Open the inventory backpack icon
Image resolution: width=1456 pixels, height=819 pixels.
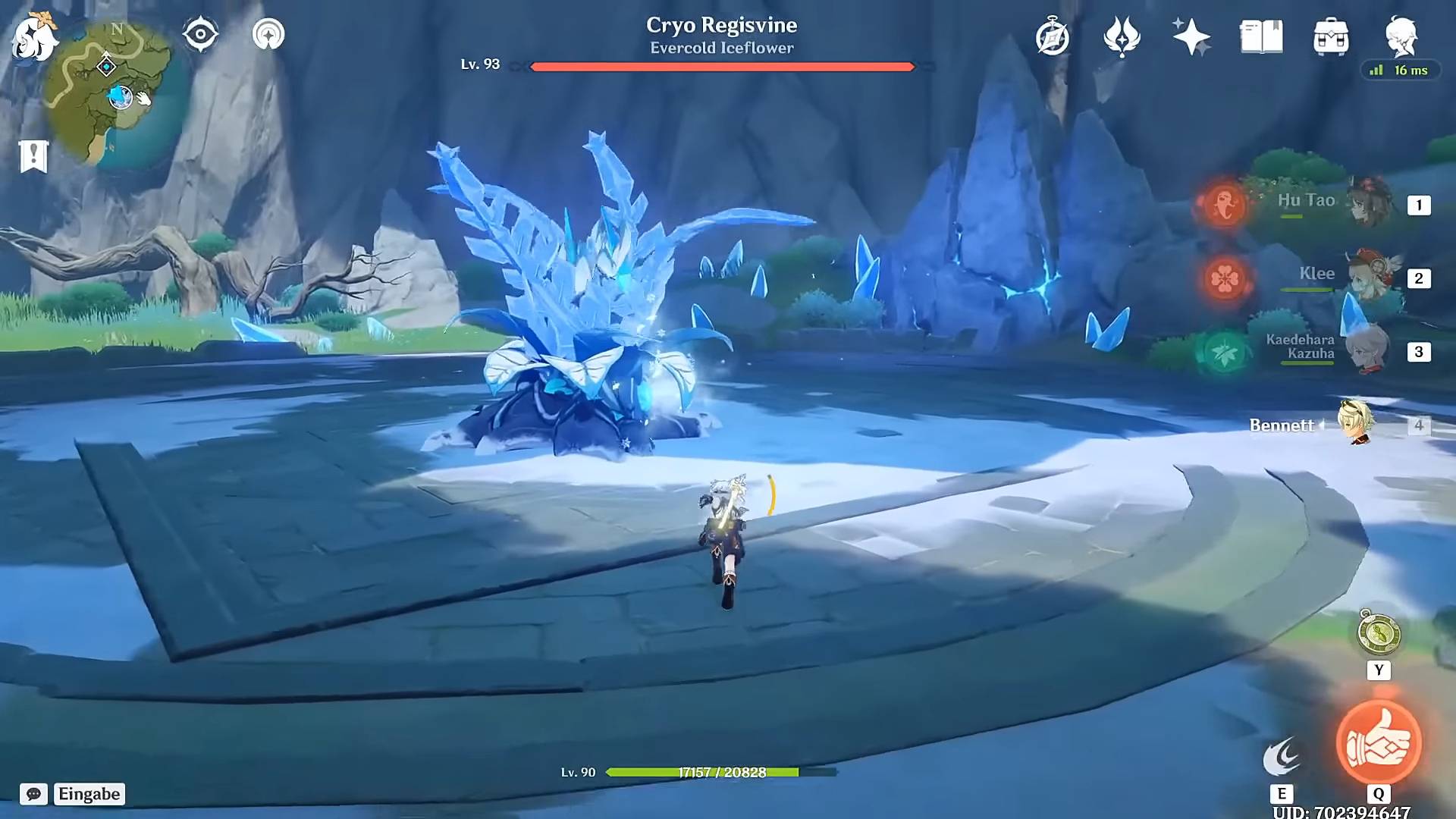[1331, 36]
